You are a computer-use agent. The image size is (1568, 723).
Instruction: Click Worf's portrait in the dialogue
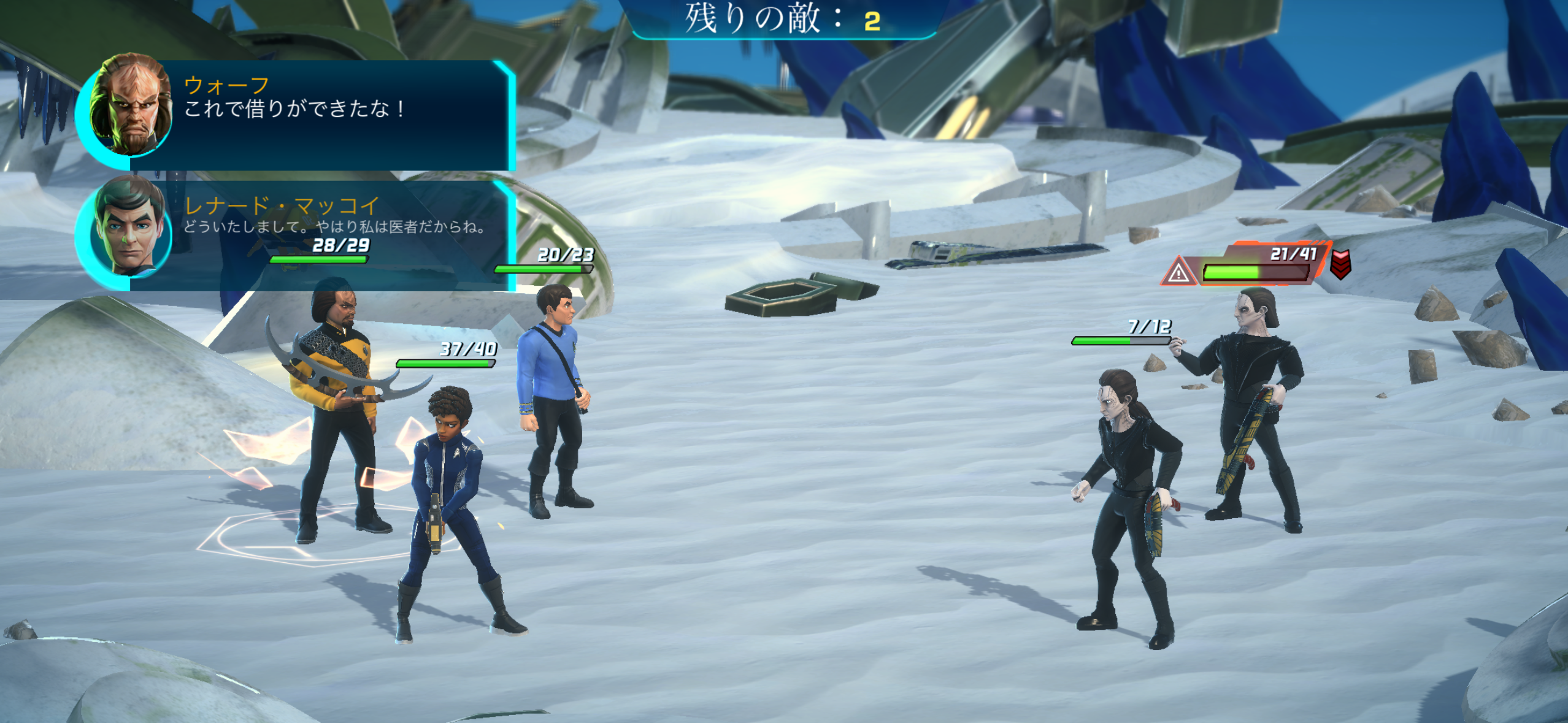130,104
